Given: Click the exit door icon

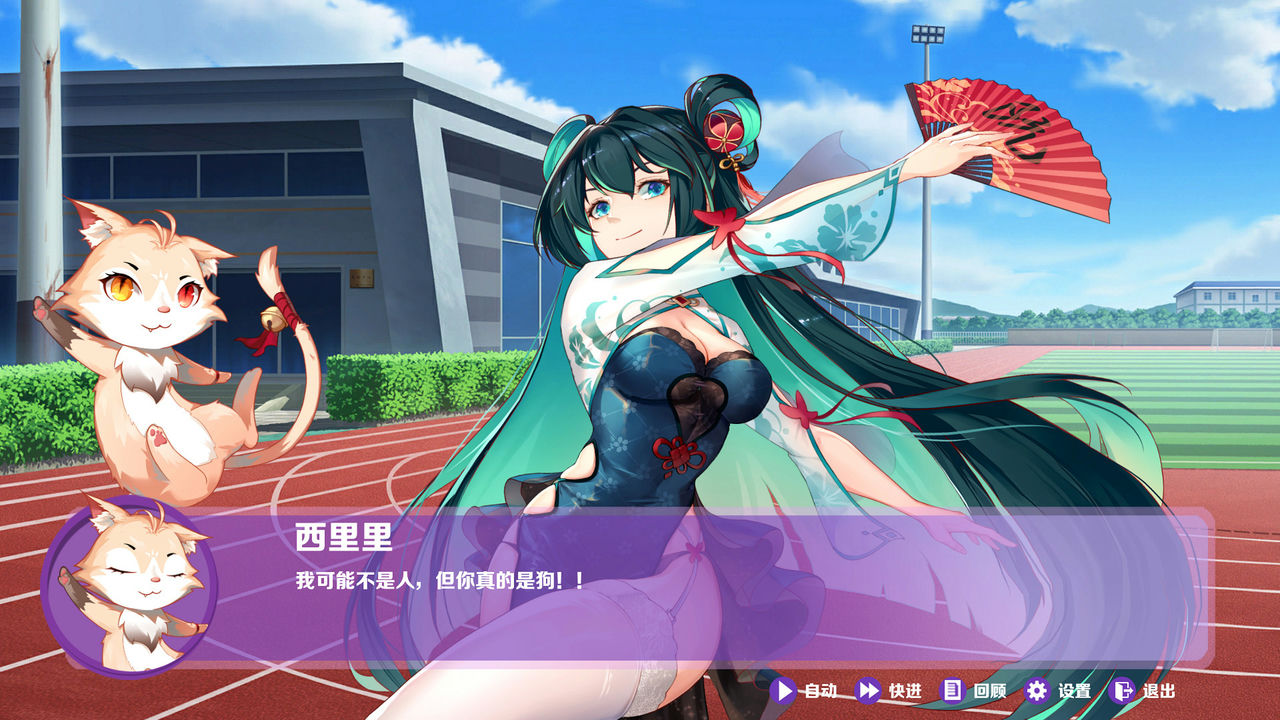Looking at the screenshot, I should click(1121, 689).
